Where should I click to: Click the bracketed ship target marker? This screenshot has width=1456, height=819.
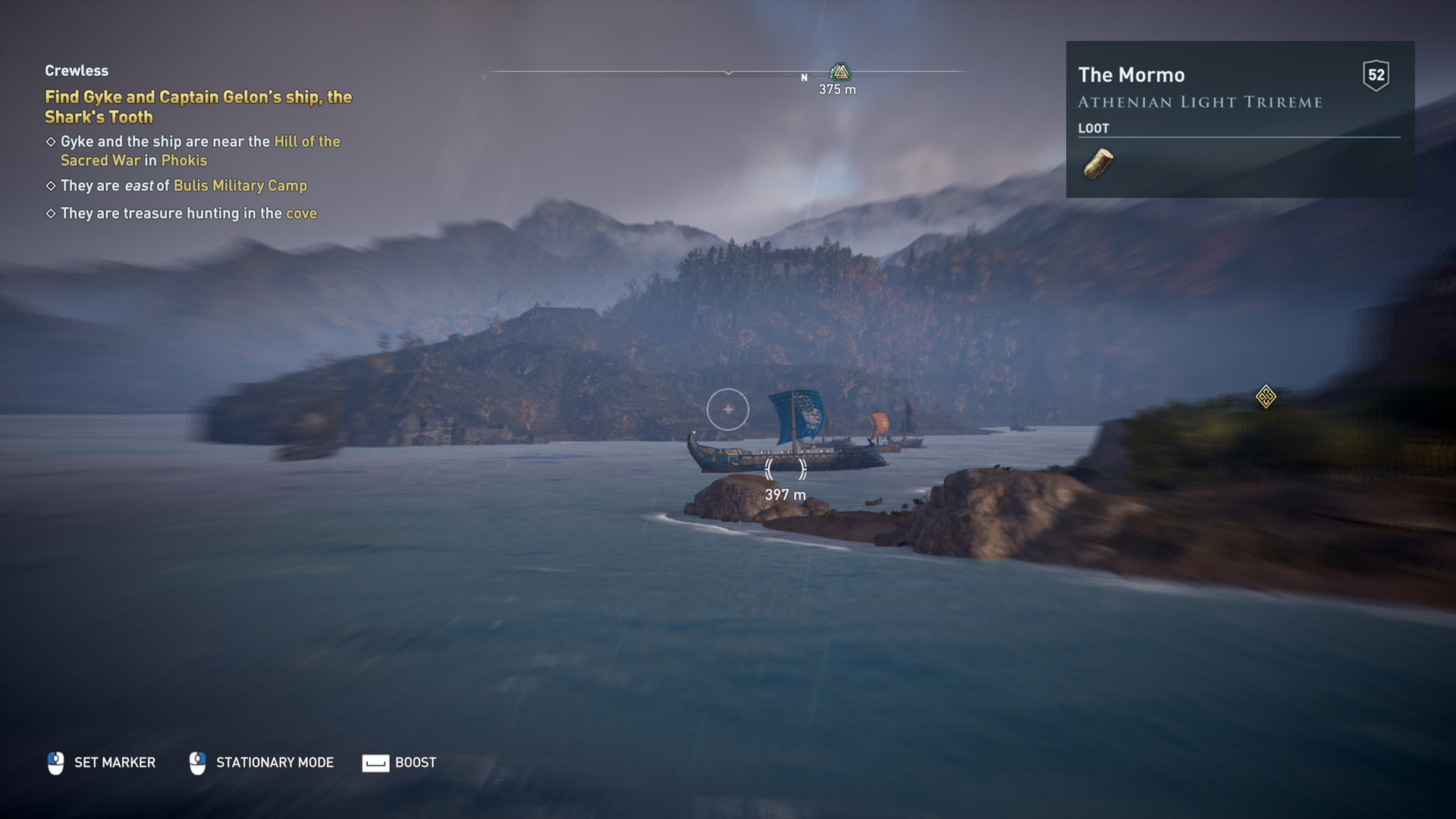[x=786, y=469]
